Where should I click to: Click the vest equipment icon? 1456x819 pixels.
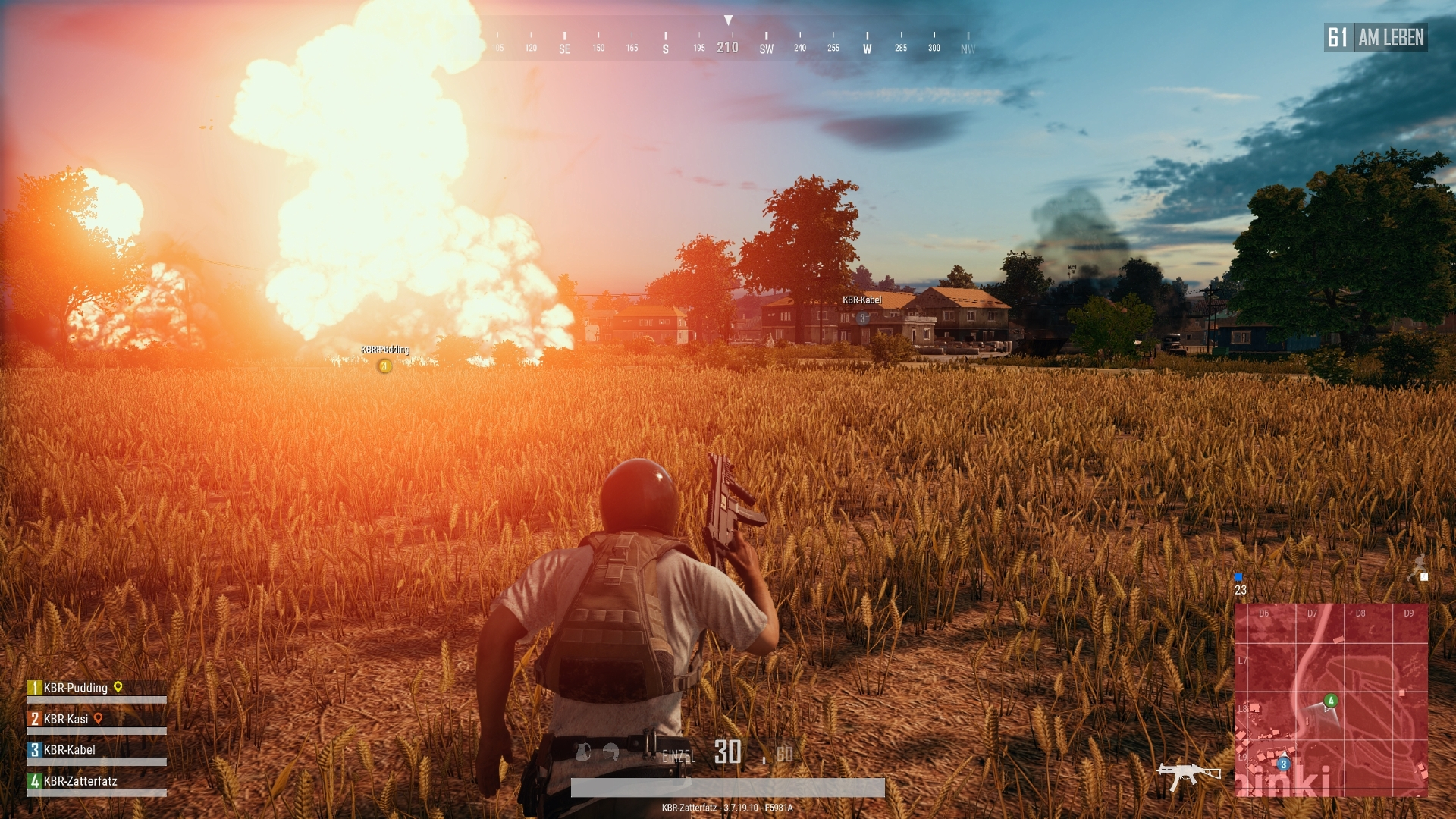583,752
